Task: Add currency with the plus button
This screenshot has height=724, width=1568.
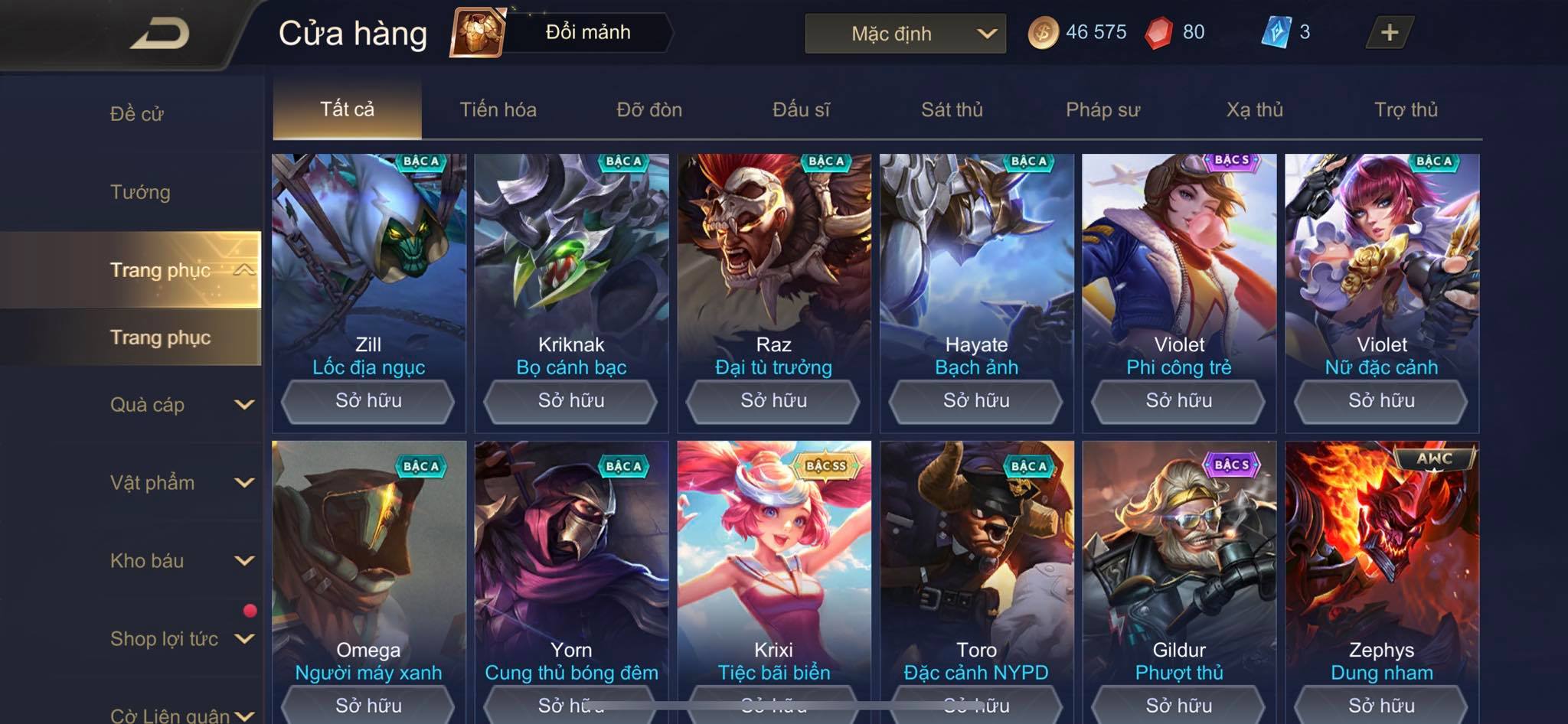Action: click(x=1389, y=33)
